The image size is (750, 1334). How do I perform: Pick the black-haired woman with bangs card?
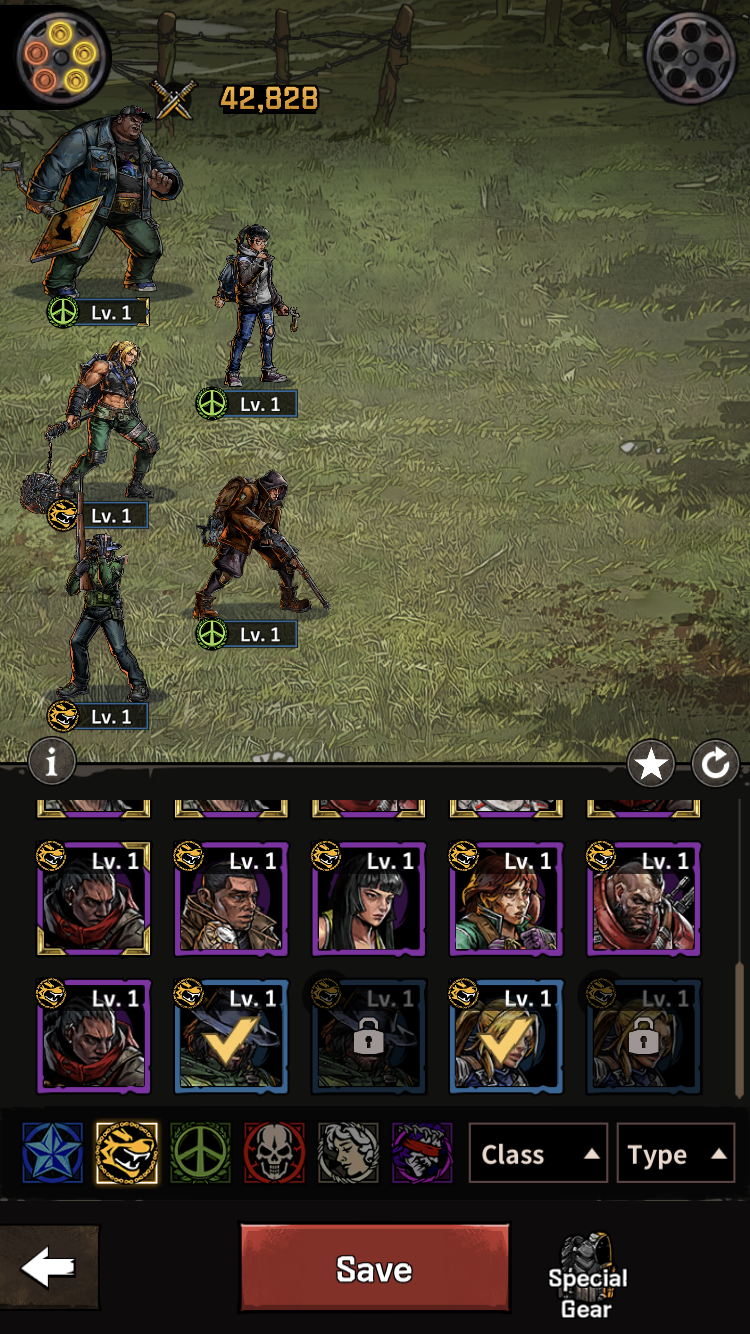tap(368, 900)
